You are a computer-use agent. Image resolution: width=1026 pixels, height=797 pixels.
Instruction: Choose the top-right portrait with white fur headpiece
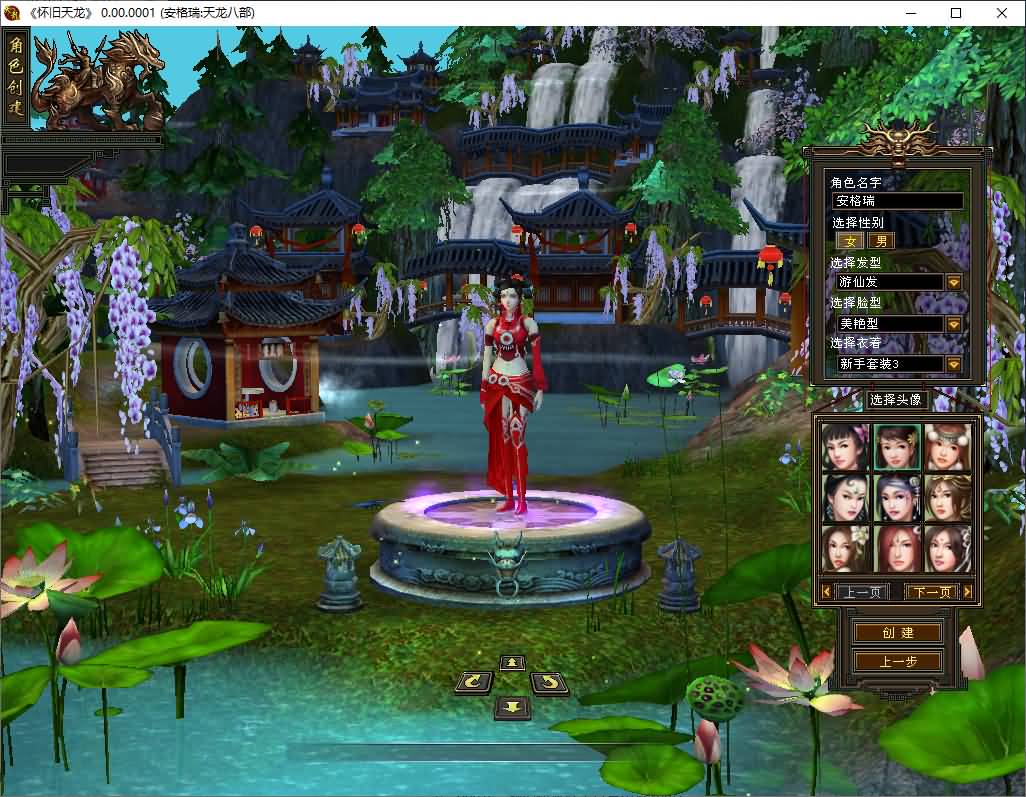point(947,447)
